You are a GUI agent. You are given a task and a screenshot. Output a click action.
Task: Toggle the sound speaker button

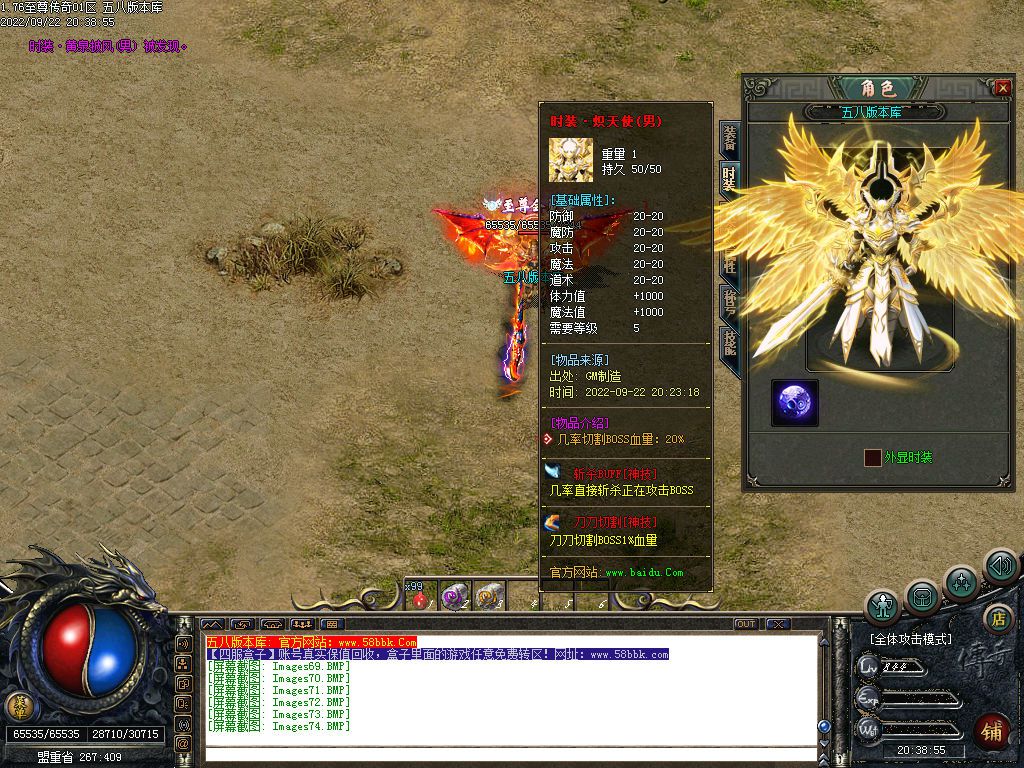(x=1000, y=566)
